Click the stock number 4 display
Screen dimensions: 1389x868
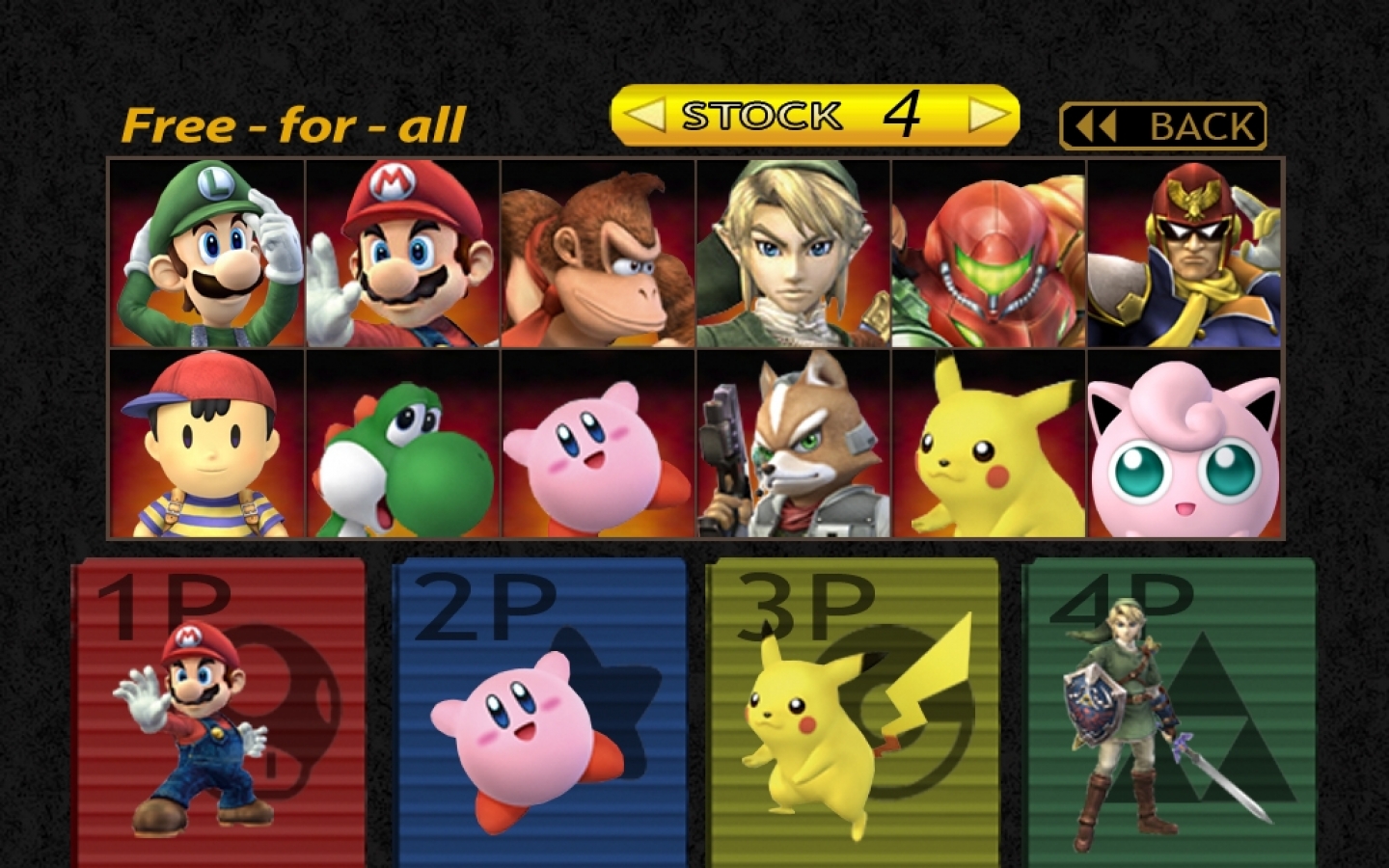coord(902,113)
